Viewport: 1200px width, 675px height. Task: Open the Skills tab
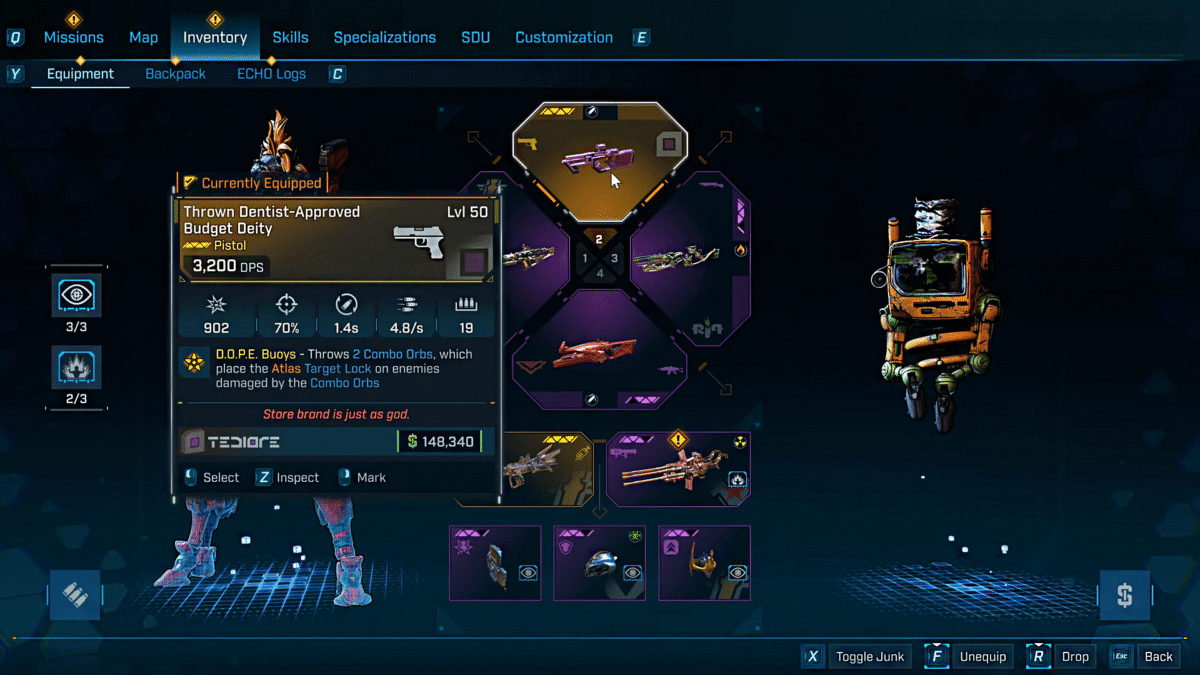pyautogui.click(x=291, y=37)
